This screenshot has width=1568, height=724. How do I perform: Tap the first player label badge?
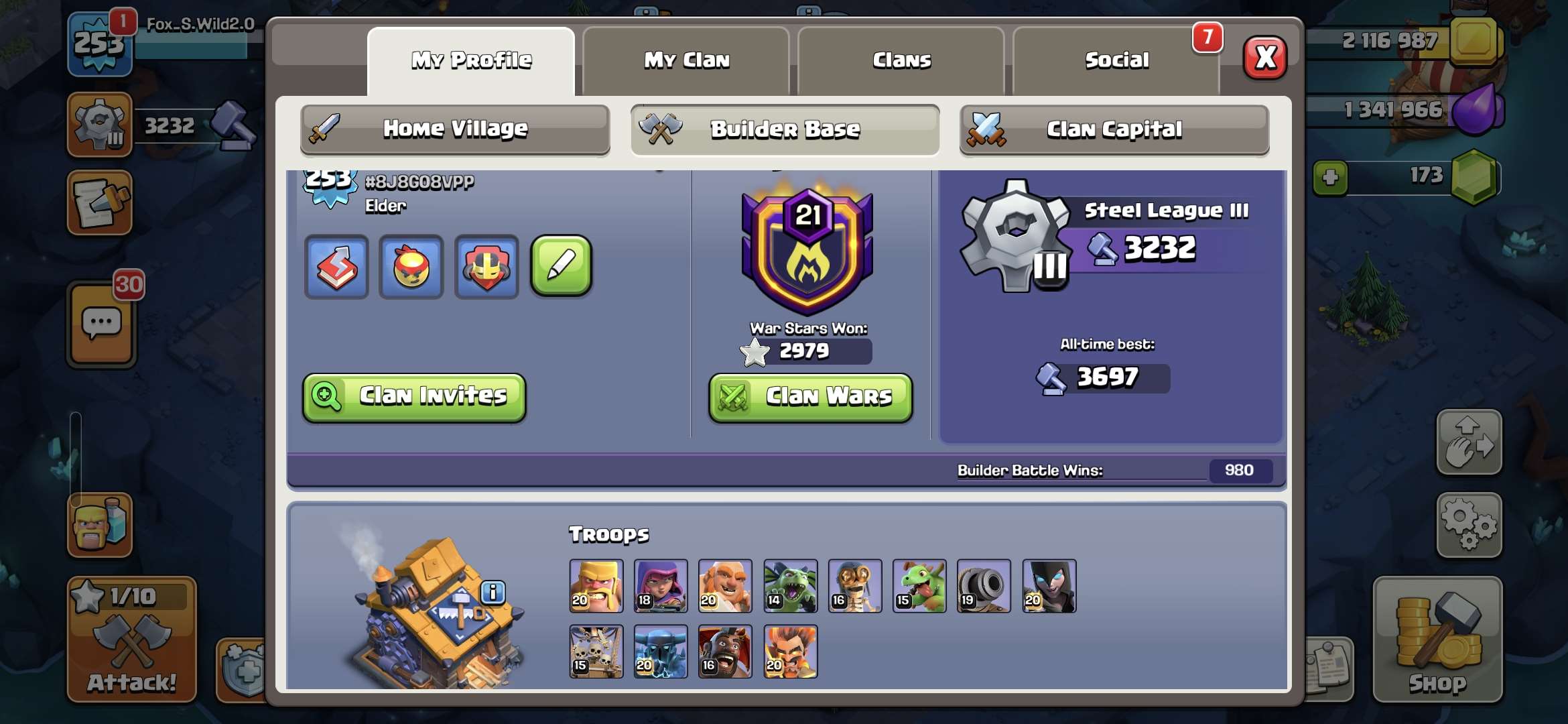[336, 267]
